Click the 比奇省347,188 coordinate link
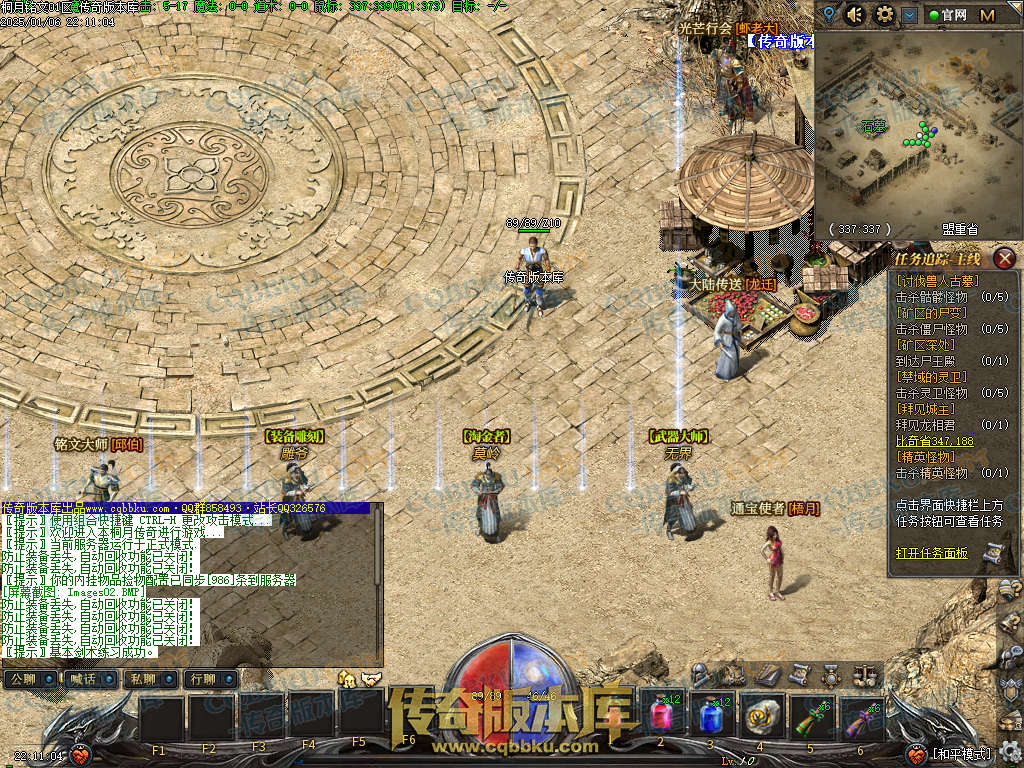Image resolution: width=1024 pixels, height=768 pixels. (x=934, y=441)
